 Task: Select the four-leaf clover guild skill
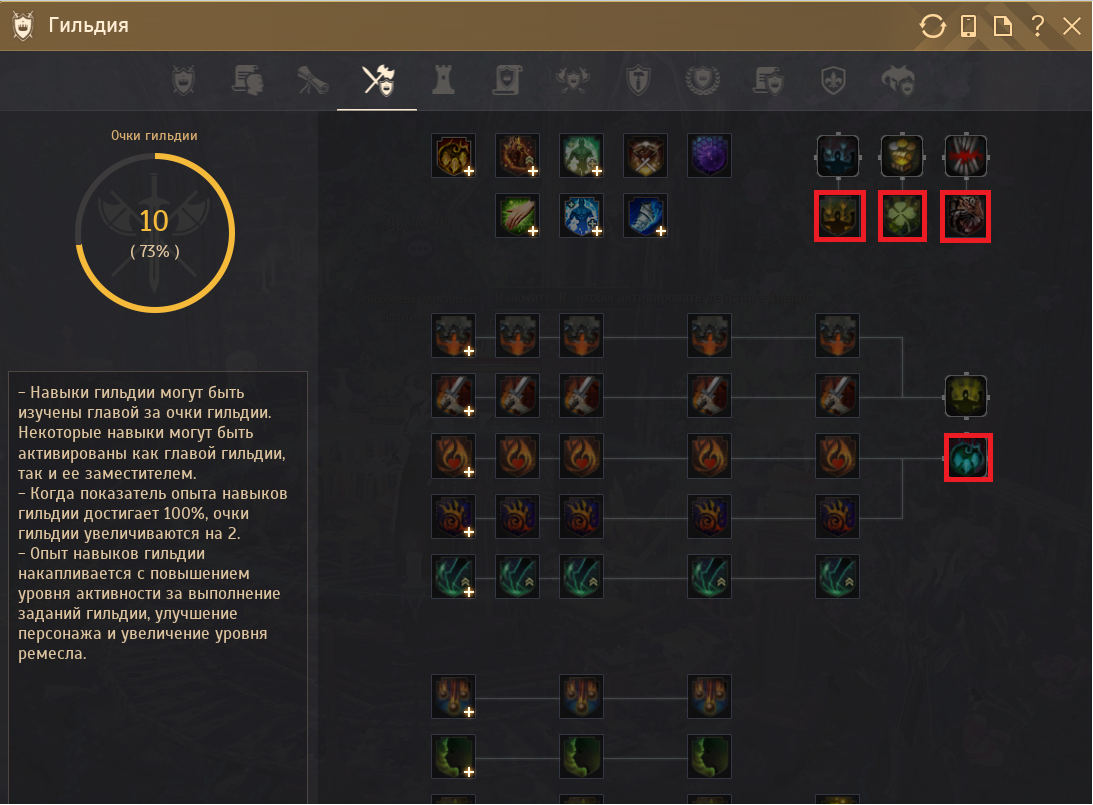902,217
